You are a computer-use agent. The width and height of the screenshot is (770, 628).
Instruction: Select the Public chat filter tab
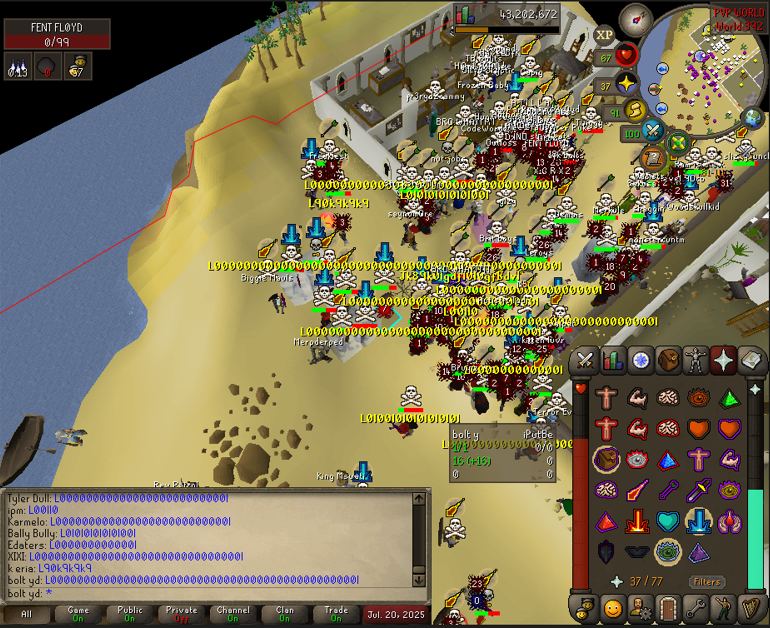[x=130, y=614]
